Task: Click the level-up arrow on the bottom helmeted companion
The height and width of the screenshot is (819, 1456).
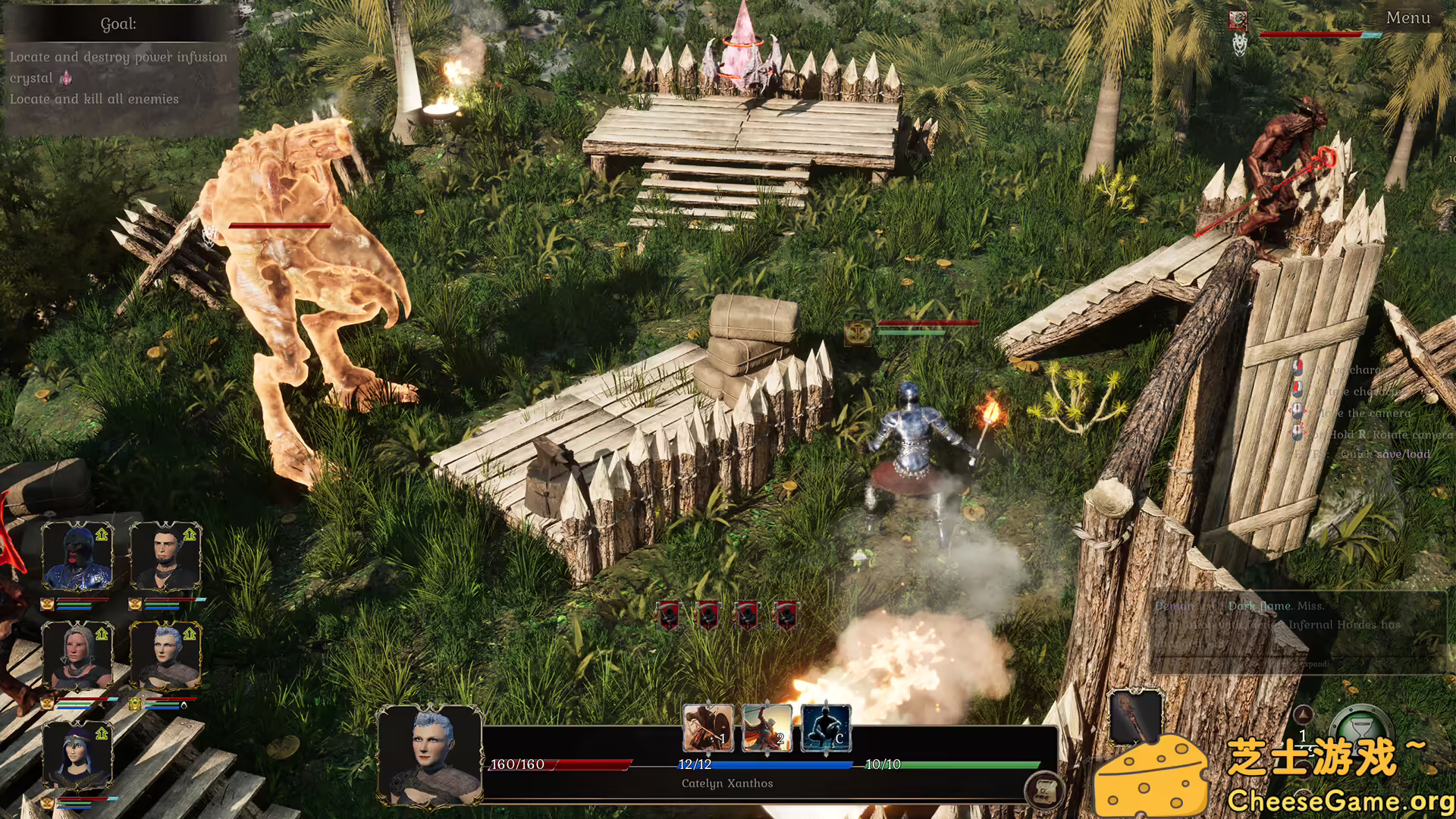Action: point(101,732)
